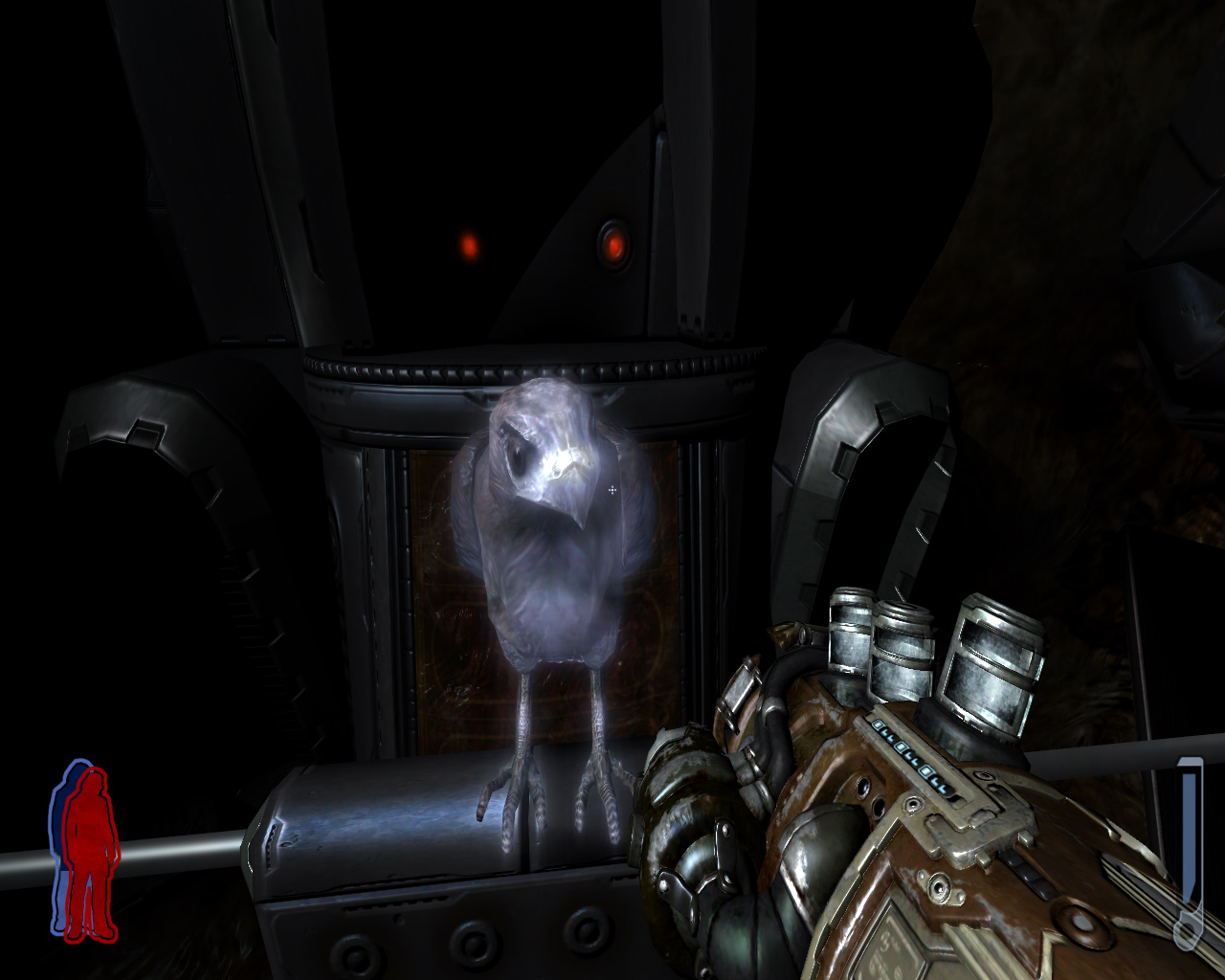Click the crosshair at screen center

tap(612, 490)
